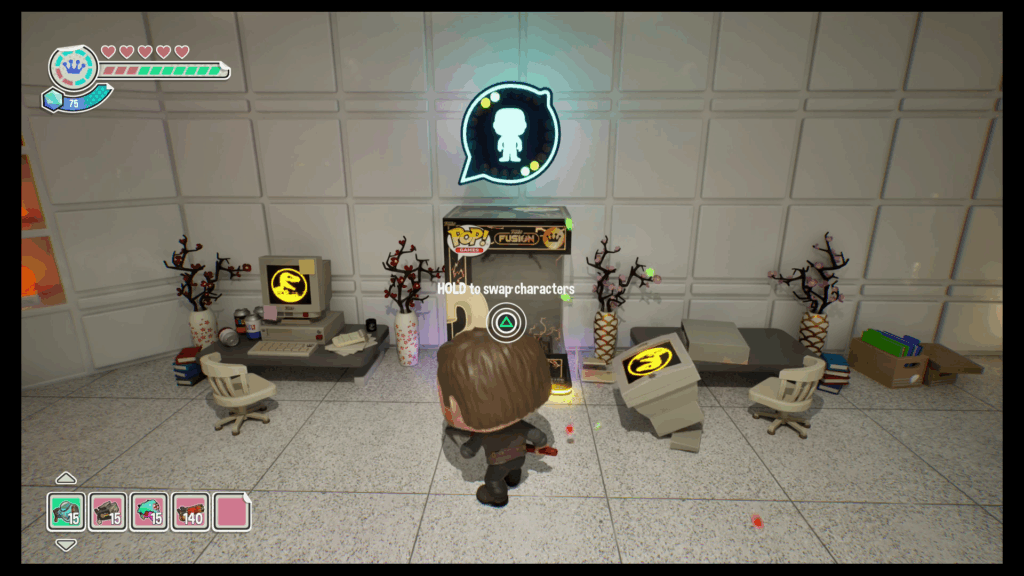
Task: Select the red weapon with 140 ammo
Action: click(189, 511)
